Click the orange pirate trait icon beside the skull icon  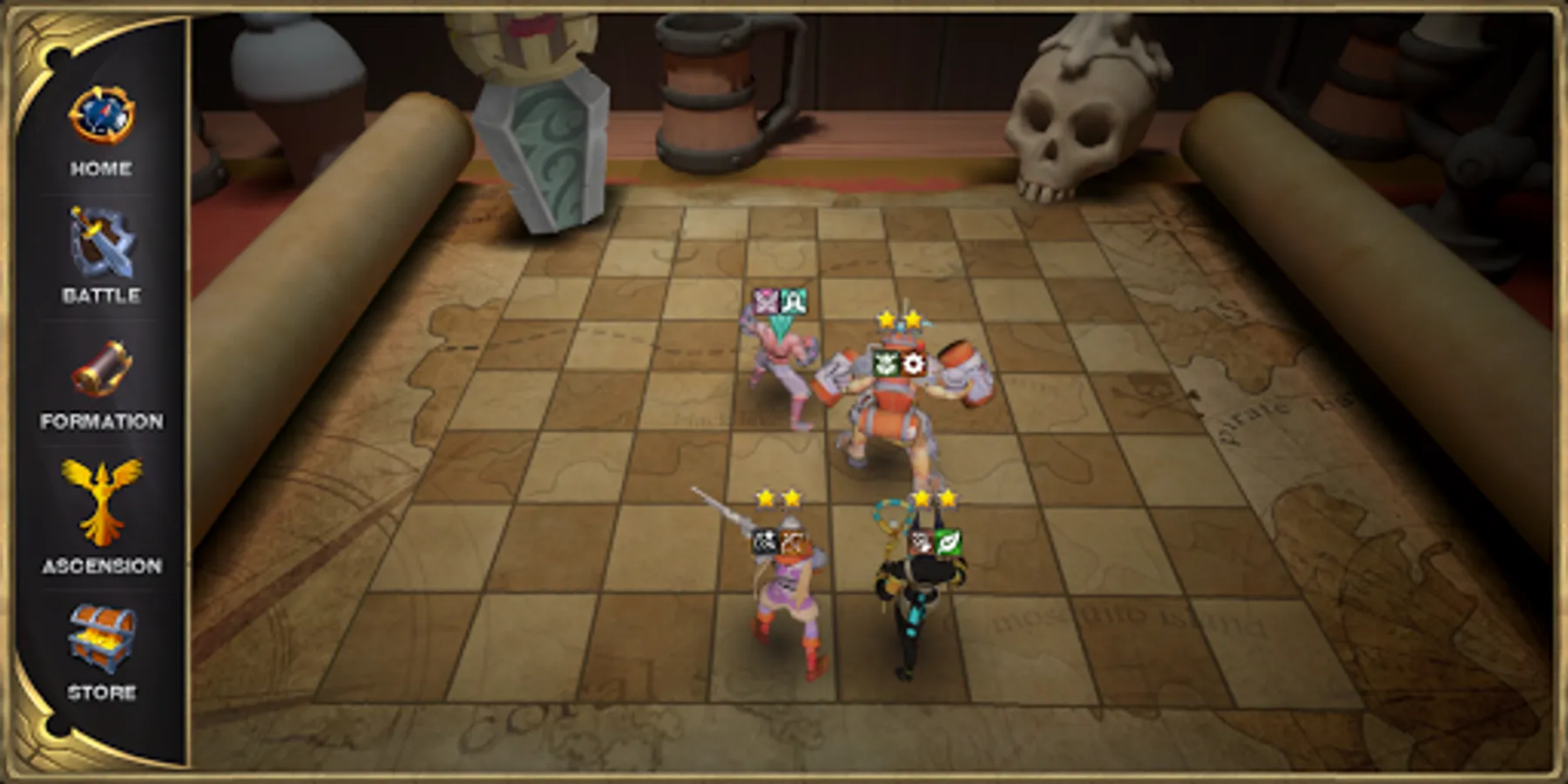point(791,542)
